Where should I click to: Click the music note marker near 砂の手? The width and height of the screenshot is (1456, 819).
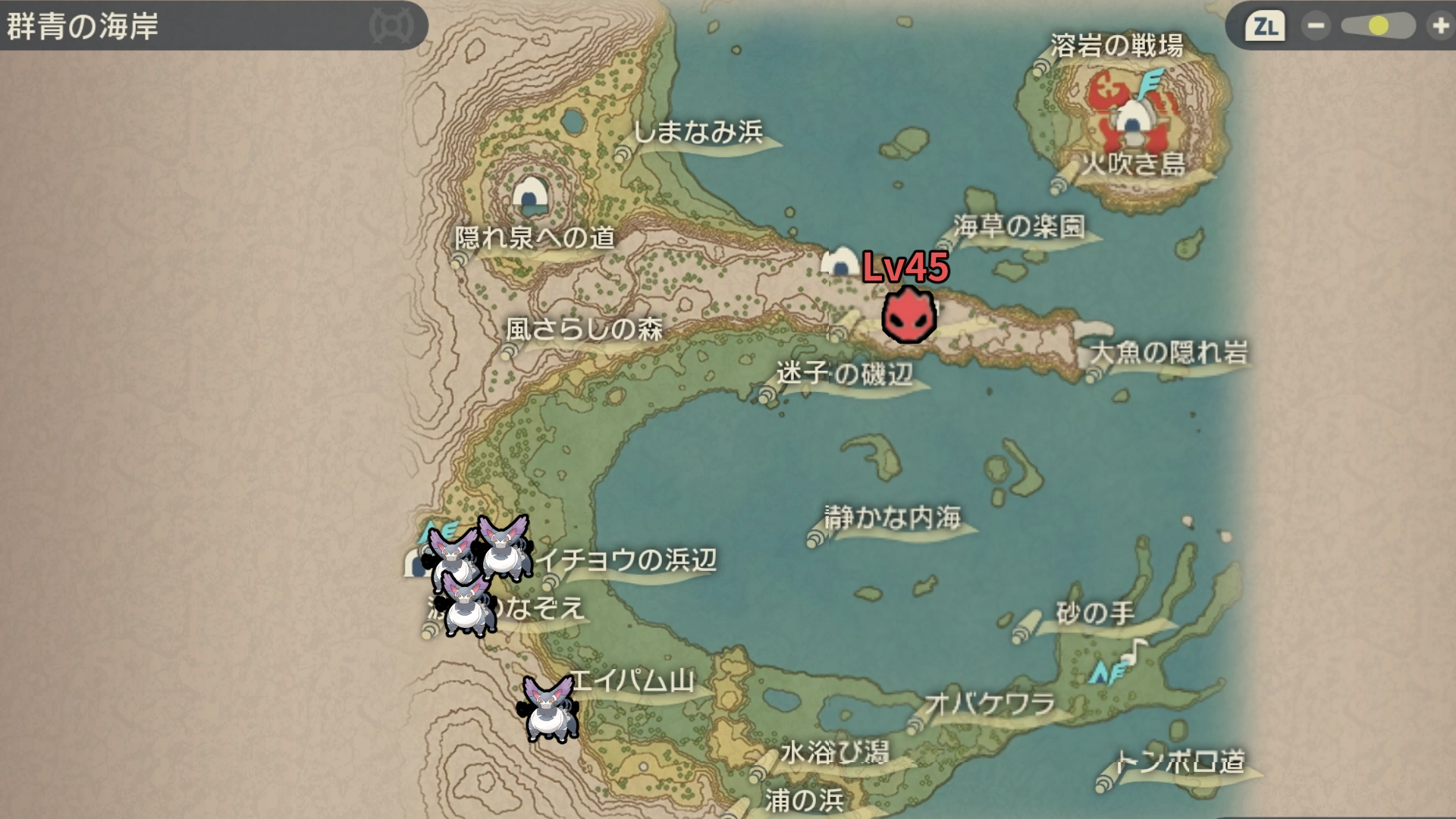[x=1135, y=649]
